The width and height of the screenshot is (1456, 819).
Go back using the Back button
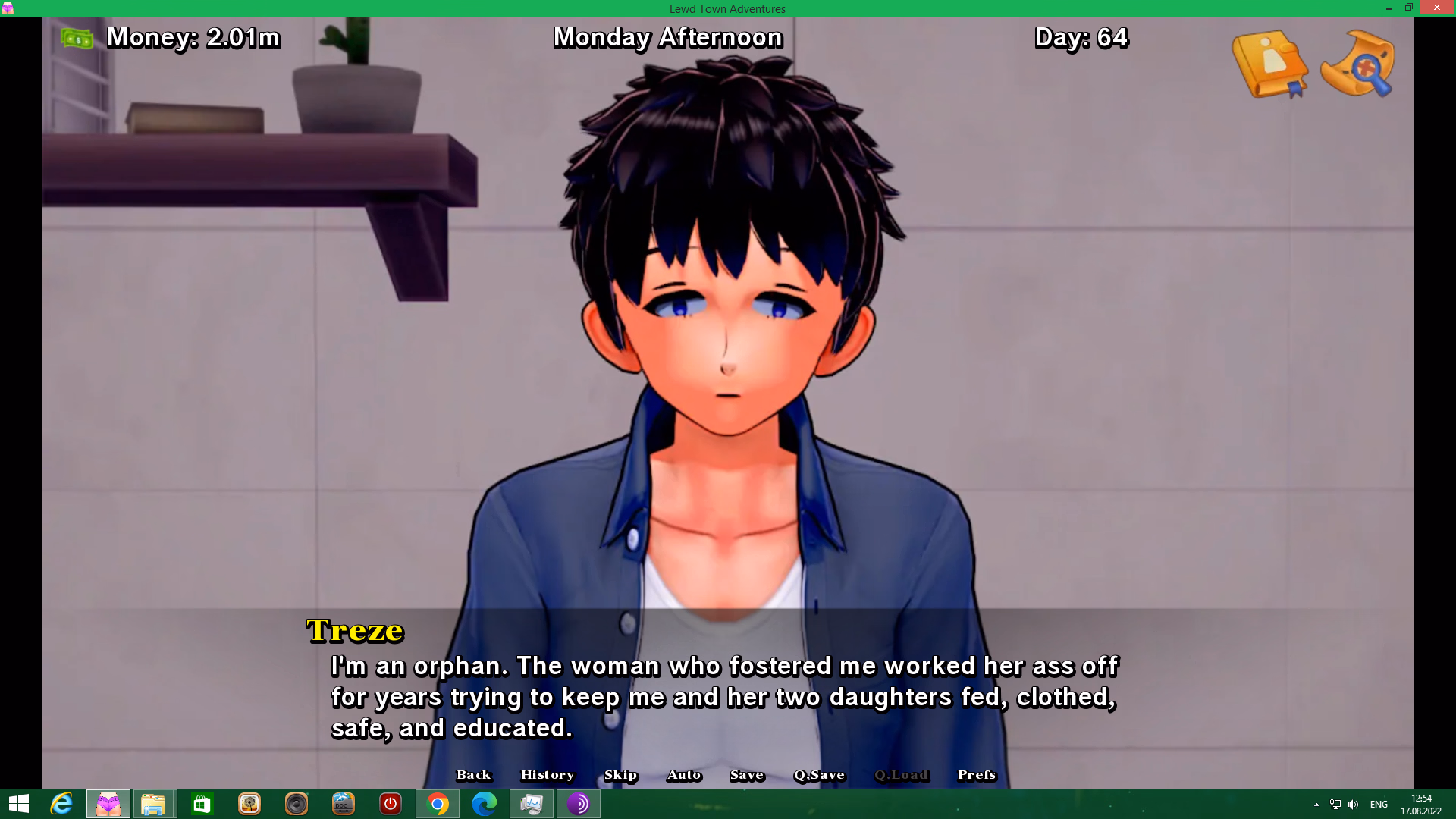473,774
